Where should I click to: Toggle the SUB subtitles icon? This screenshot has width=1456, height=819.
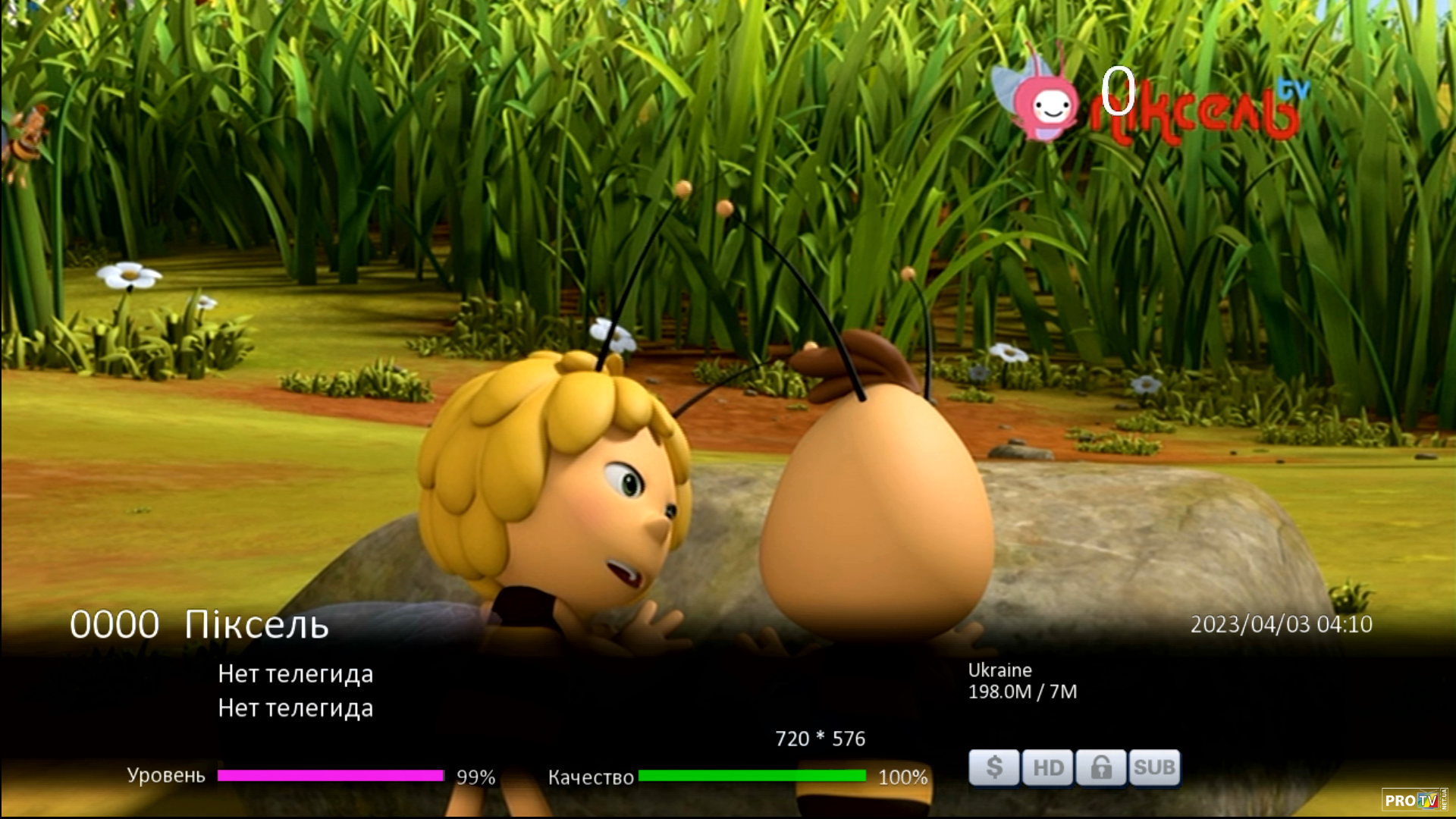click(1154, 767)
